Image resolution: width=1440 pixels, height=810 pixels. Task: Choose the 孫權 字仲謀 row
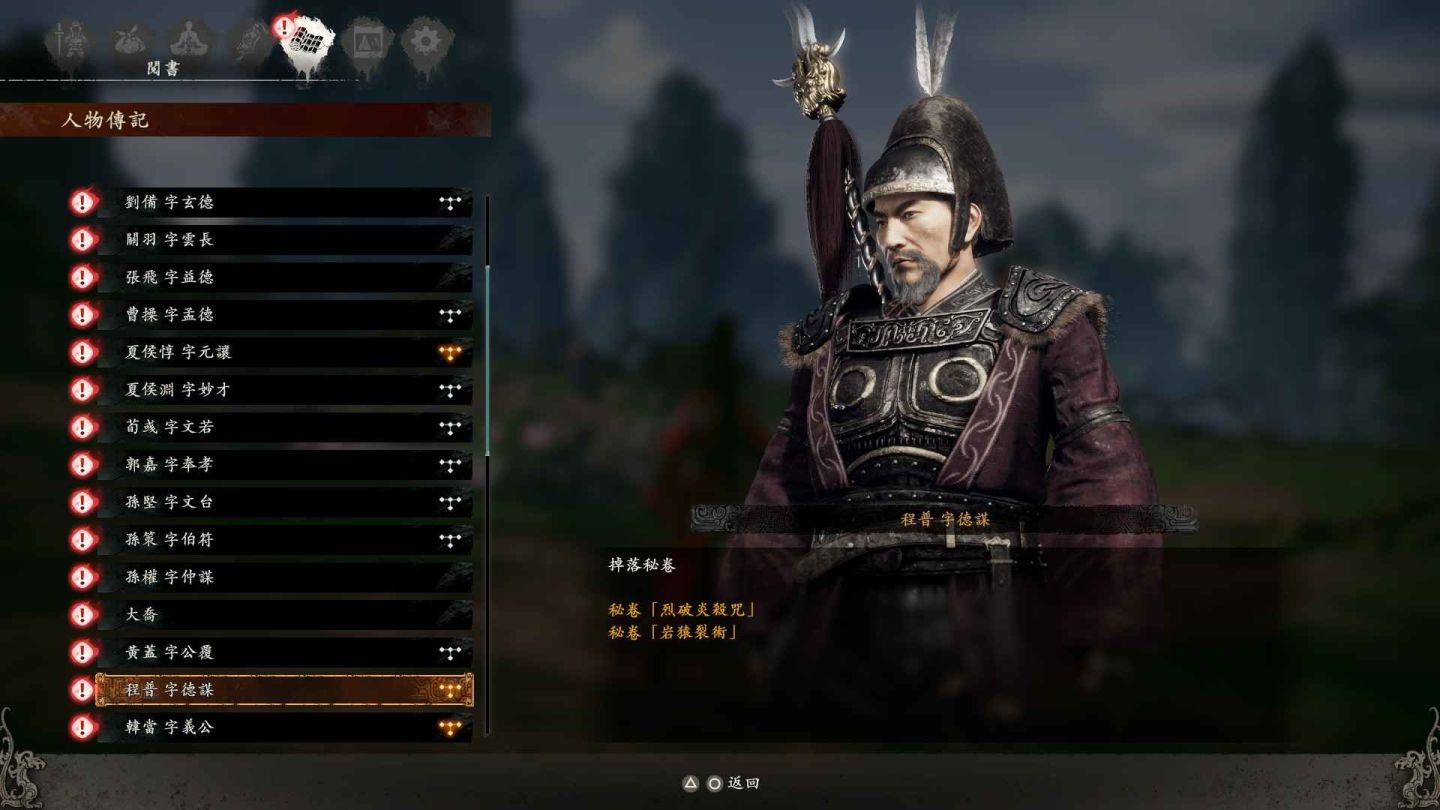tap(283, 577)
